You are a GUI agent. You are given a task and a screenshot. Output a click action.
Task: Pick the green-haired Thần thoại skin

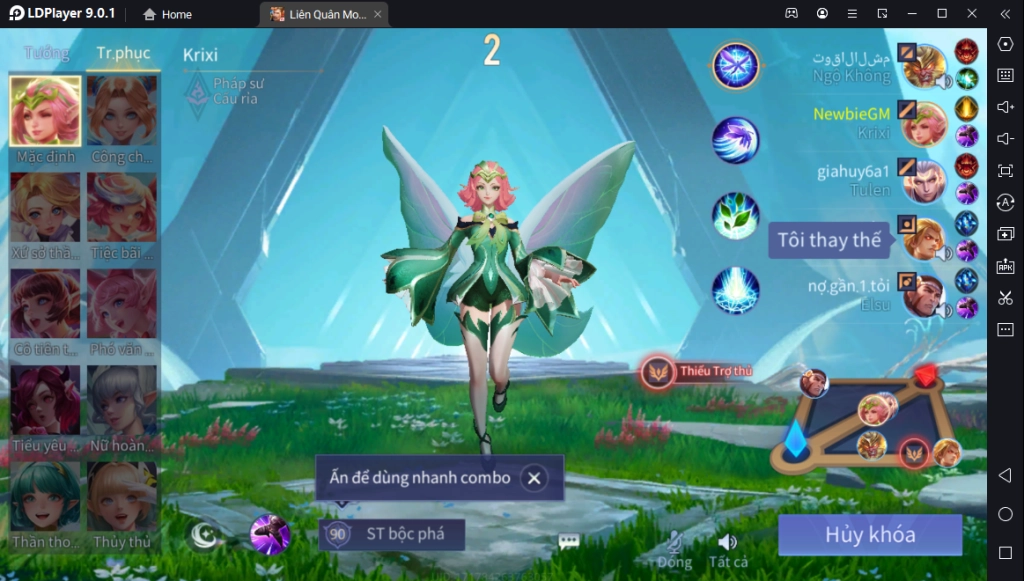pyautogui.click(x=45, y=496)
